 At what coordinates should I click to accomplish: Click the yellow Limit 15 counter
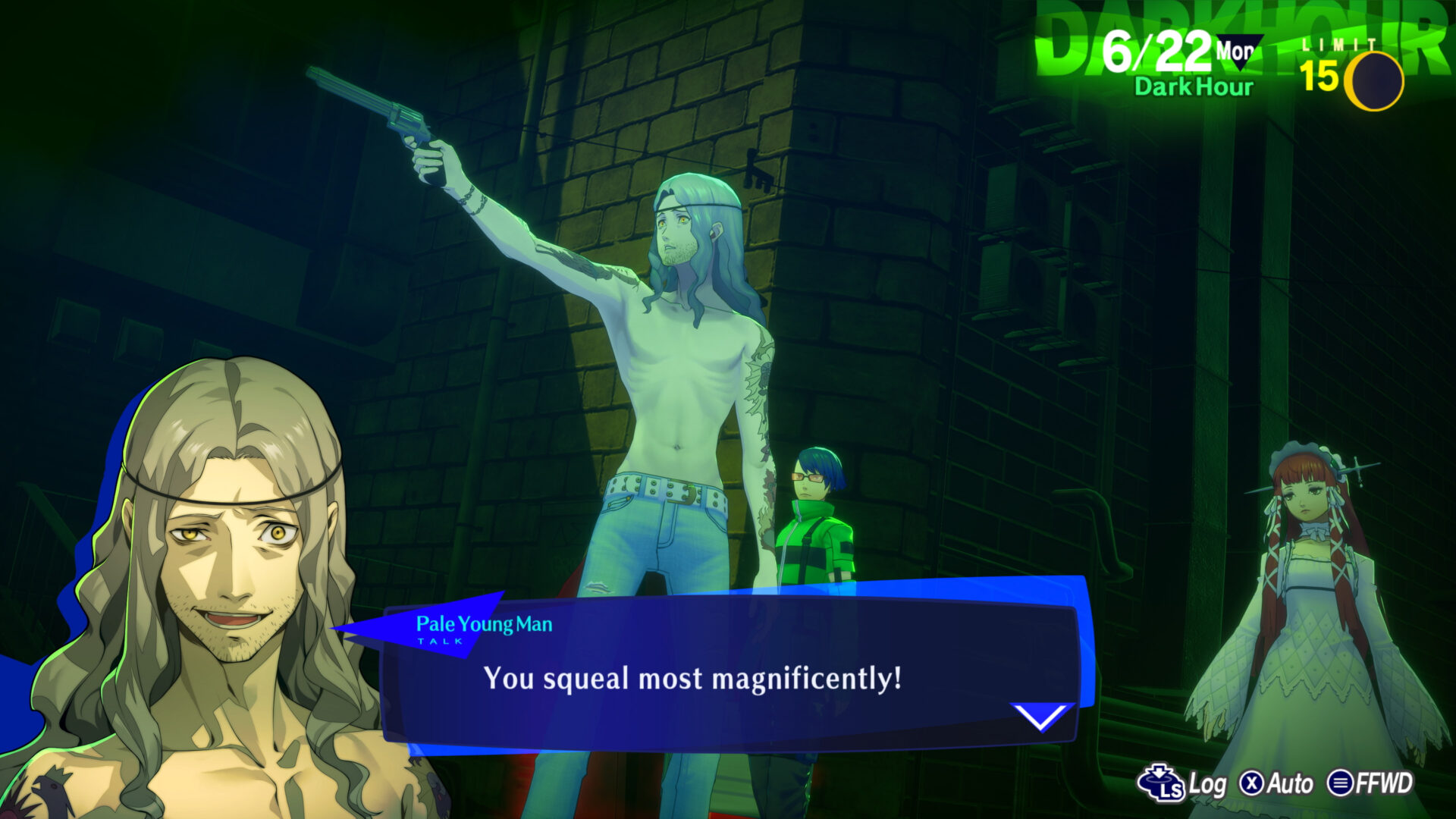coord(1321,74)
